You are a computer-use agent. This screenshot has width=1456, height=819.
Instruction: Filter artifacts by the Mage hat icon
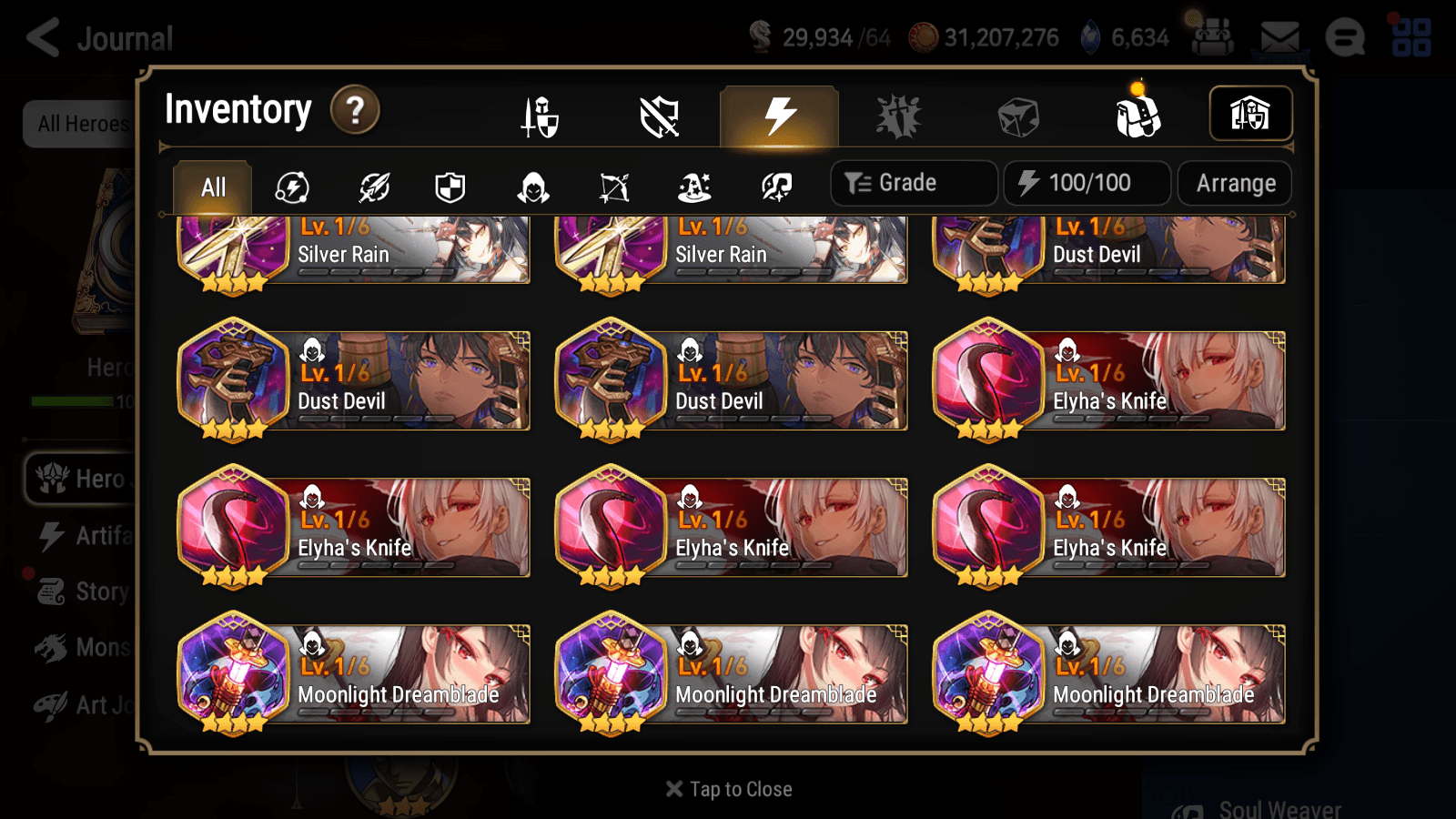[x=693, y=187]
